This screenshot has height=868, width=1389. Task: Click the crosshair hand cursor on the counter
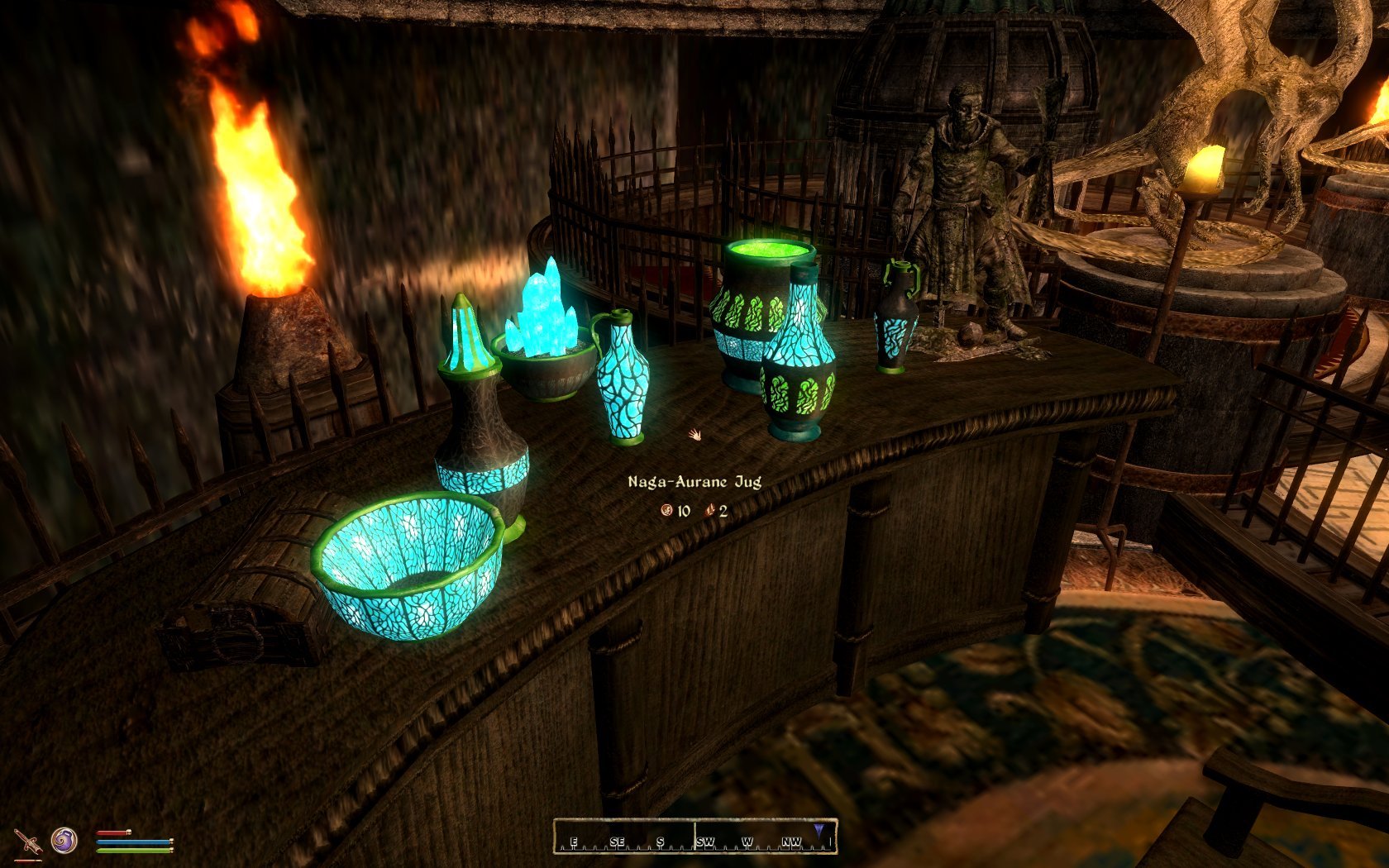point(694,433)
